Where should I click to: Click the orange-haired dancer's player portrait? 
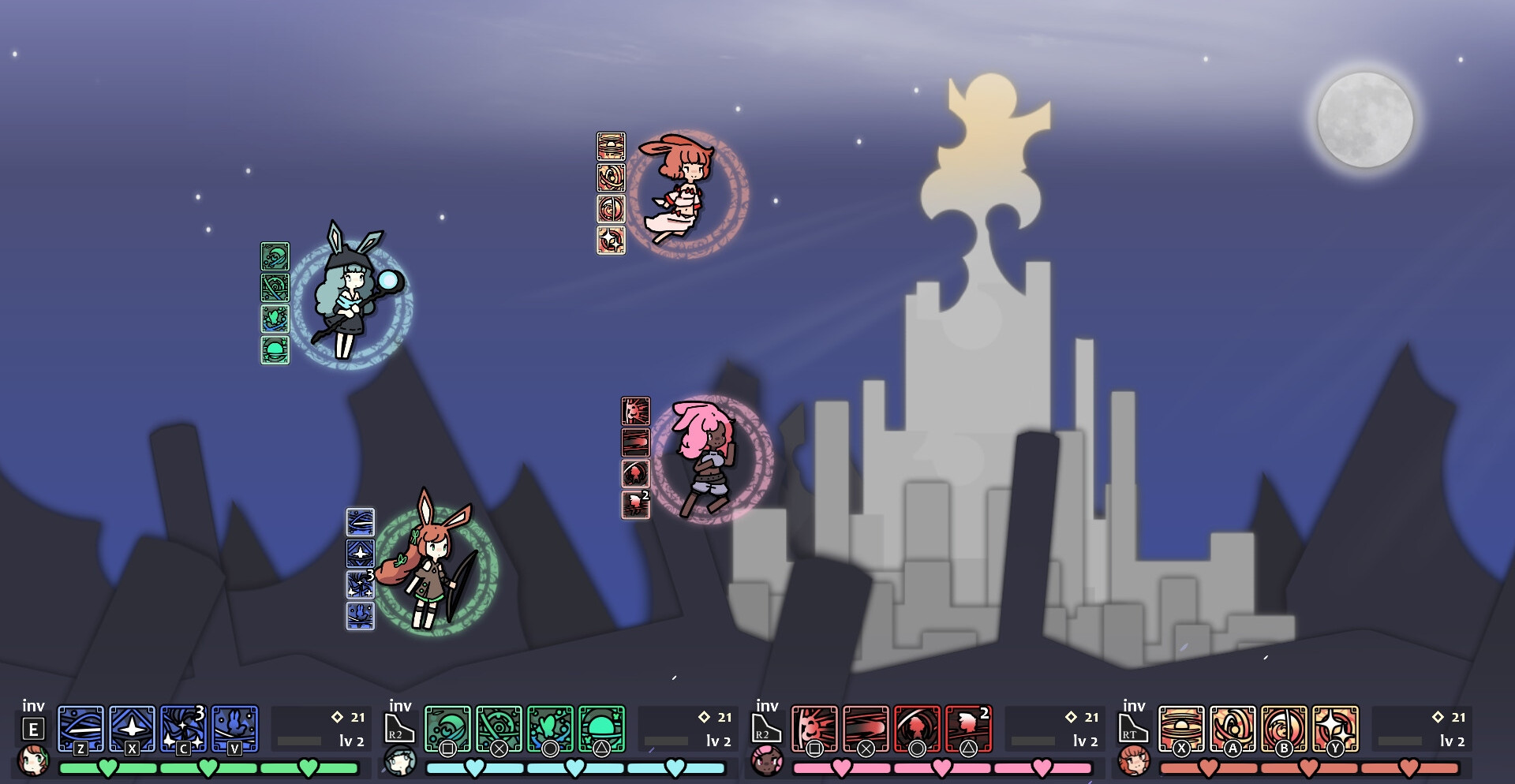(1134, 761)
